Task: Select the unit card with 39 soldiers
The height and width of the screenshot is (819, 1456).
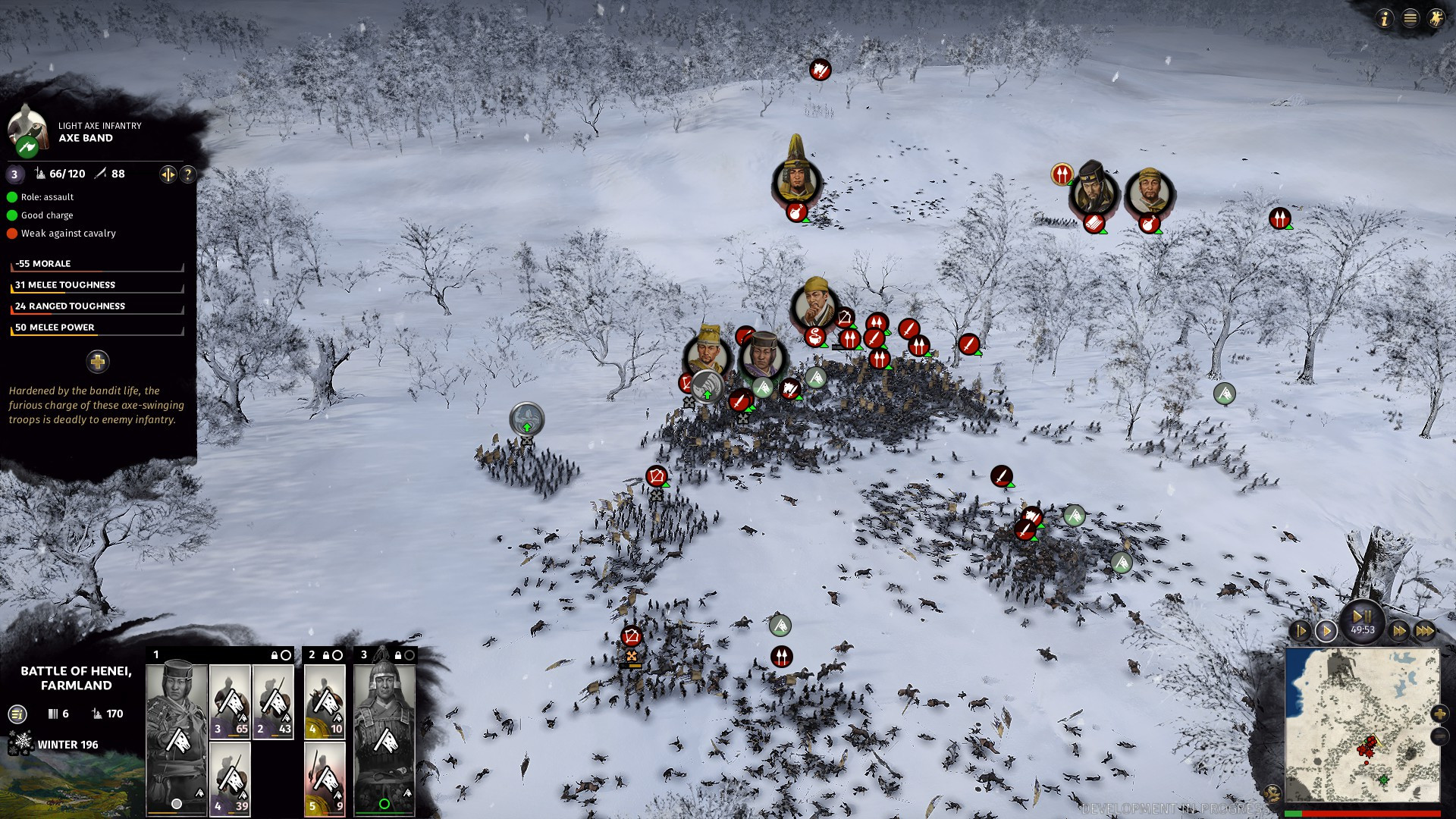Action: pyautogui.click(x=230, y=779)
